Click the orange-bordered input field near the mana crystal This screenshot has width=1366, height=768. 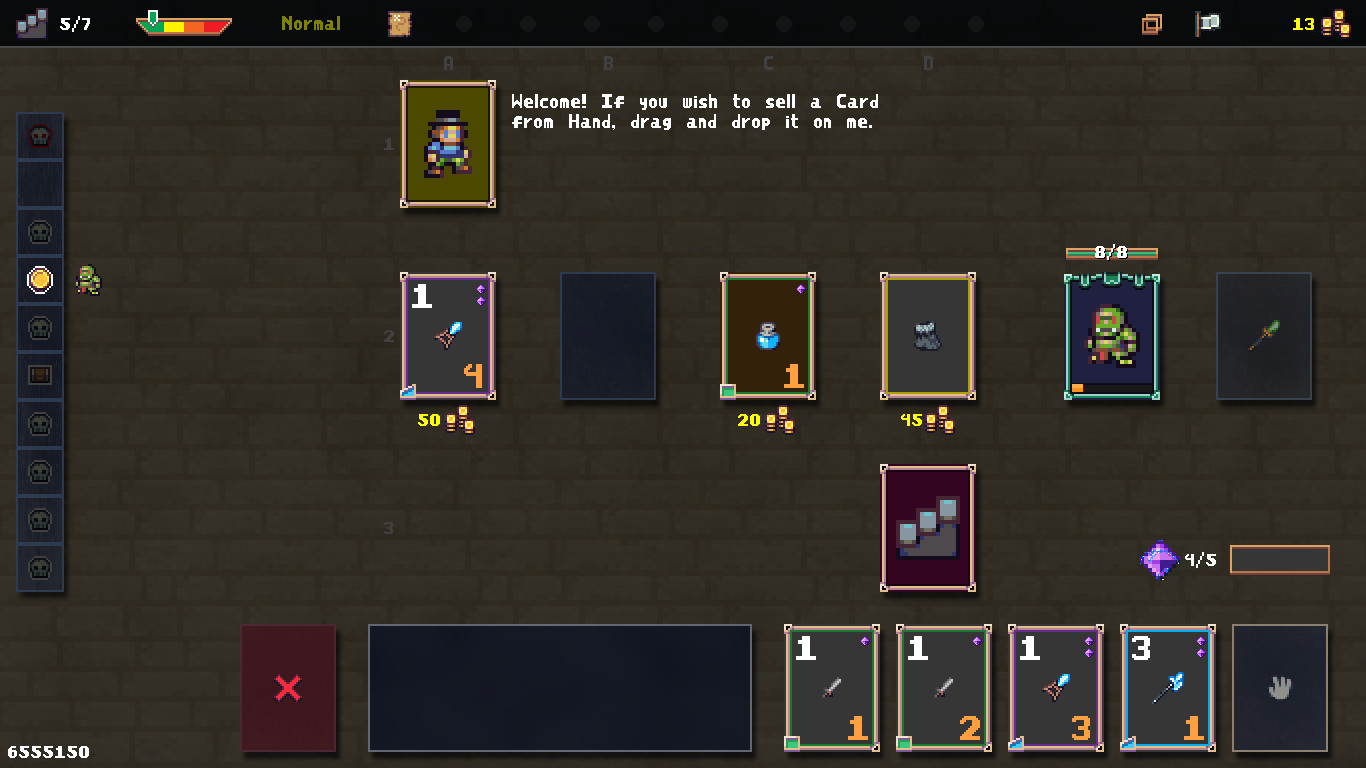pyautogui.click(x=1279, y=559)
